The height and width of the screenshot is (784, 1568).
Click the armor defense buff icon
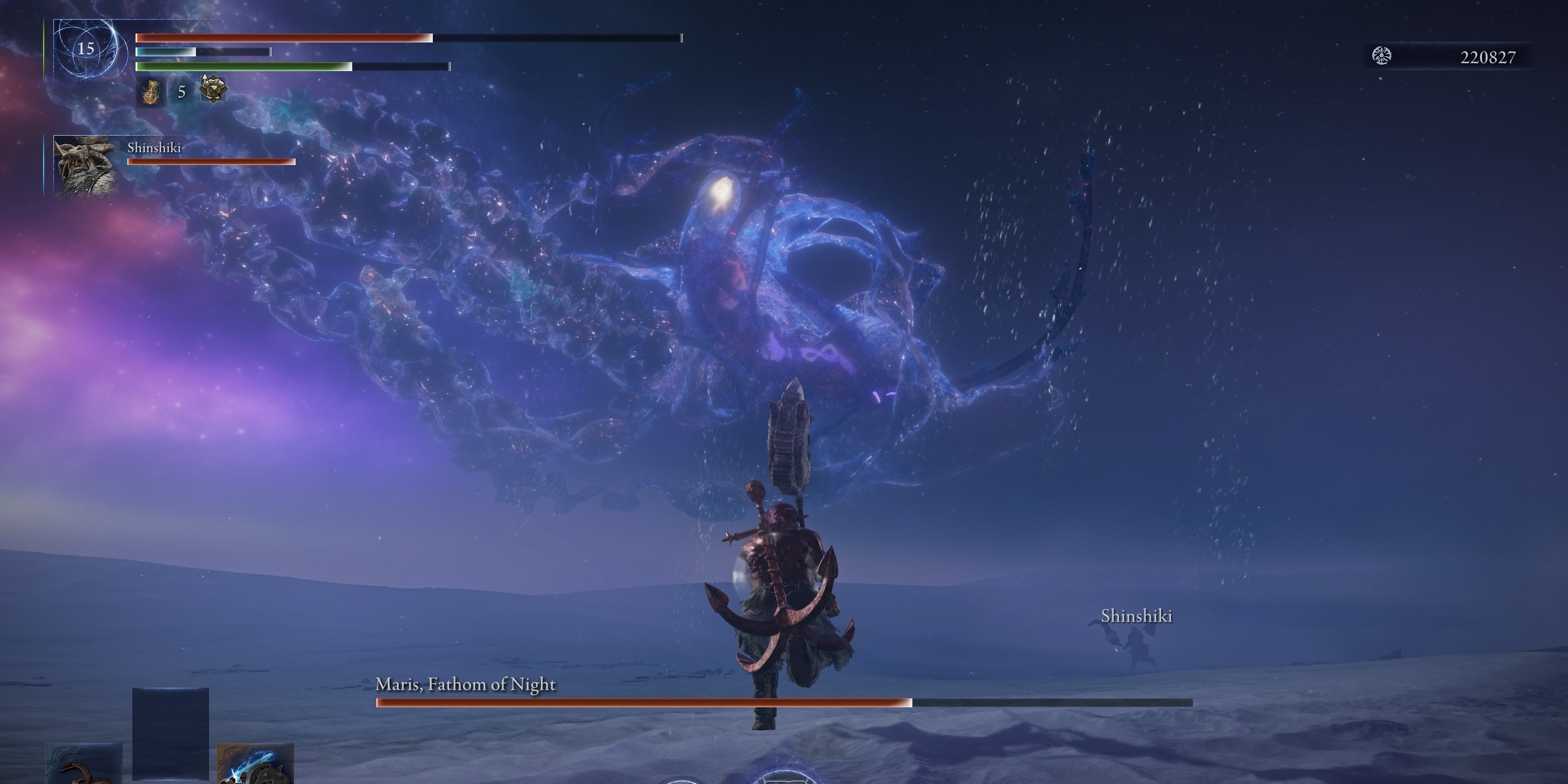coord(212,89)
